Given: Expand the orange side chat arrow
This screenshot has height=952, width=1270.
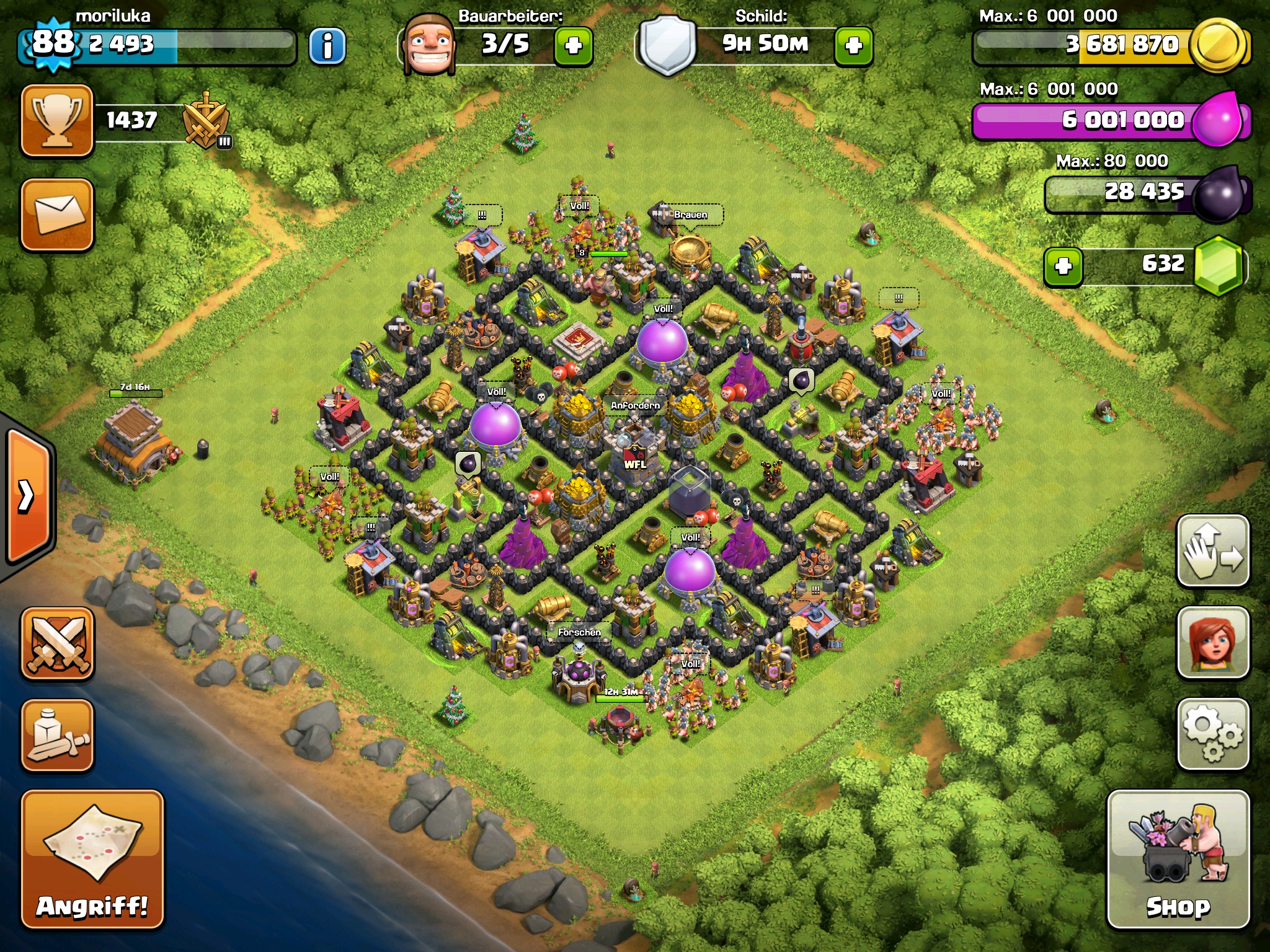Looking at the screenshot, I should click(27, 496).
